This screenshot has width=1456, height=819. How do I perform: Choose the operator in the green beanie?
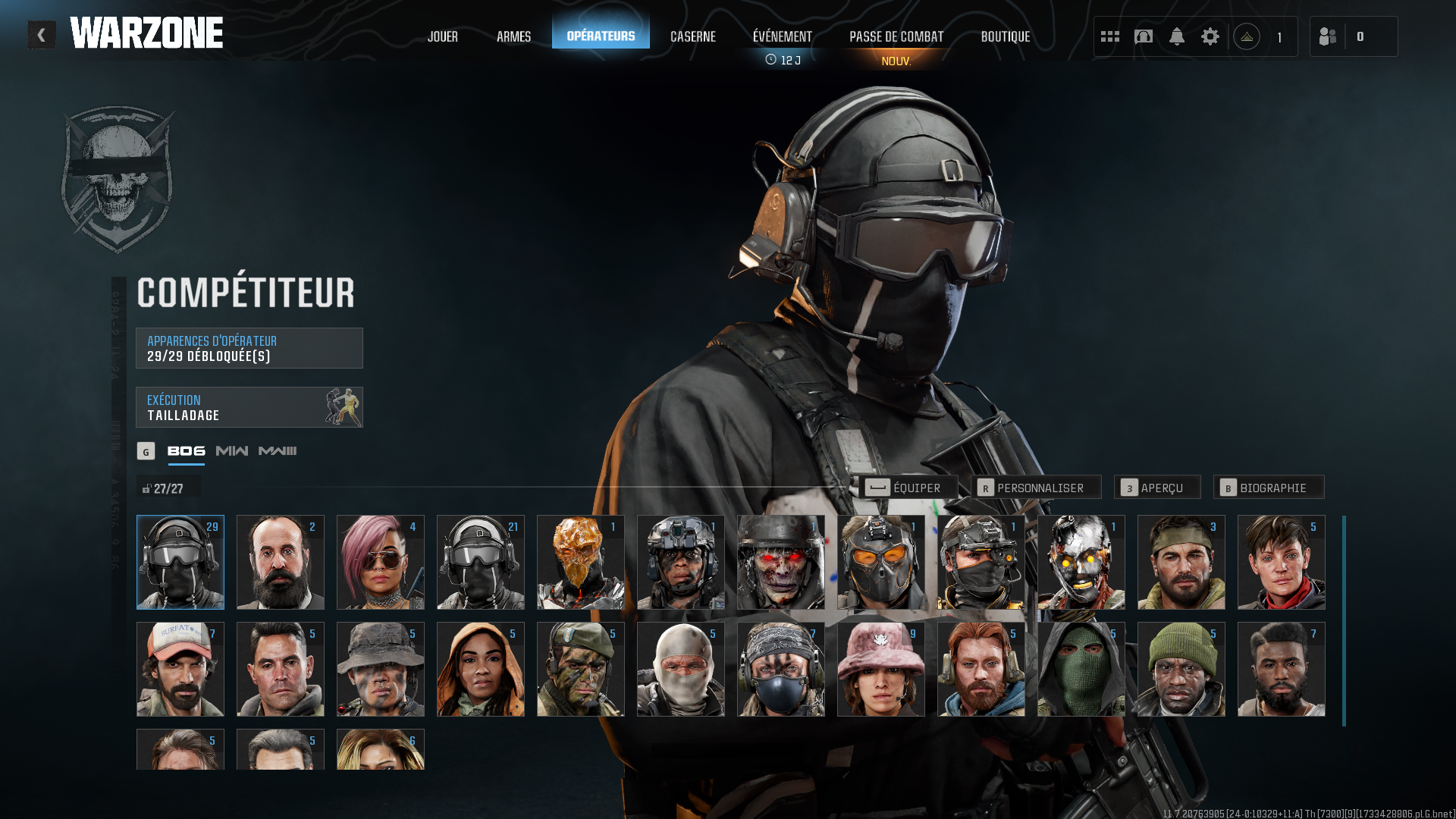1181,670
